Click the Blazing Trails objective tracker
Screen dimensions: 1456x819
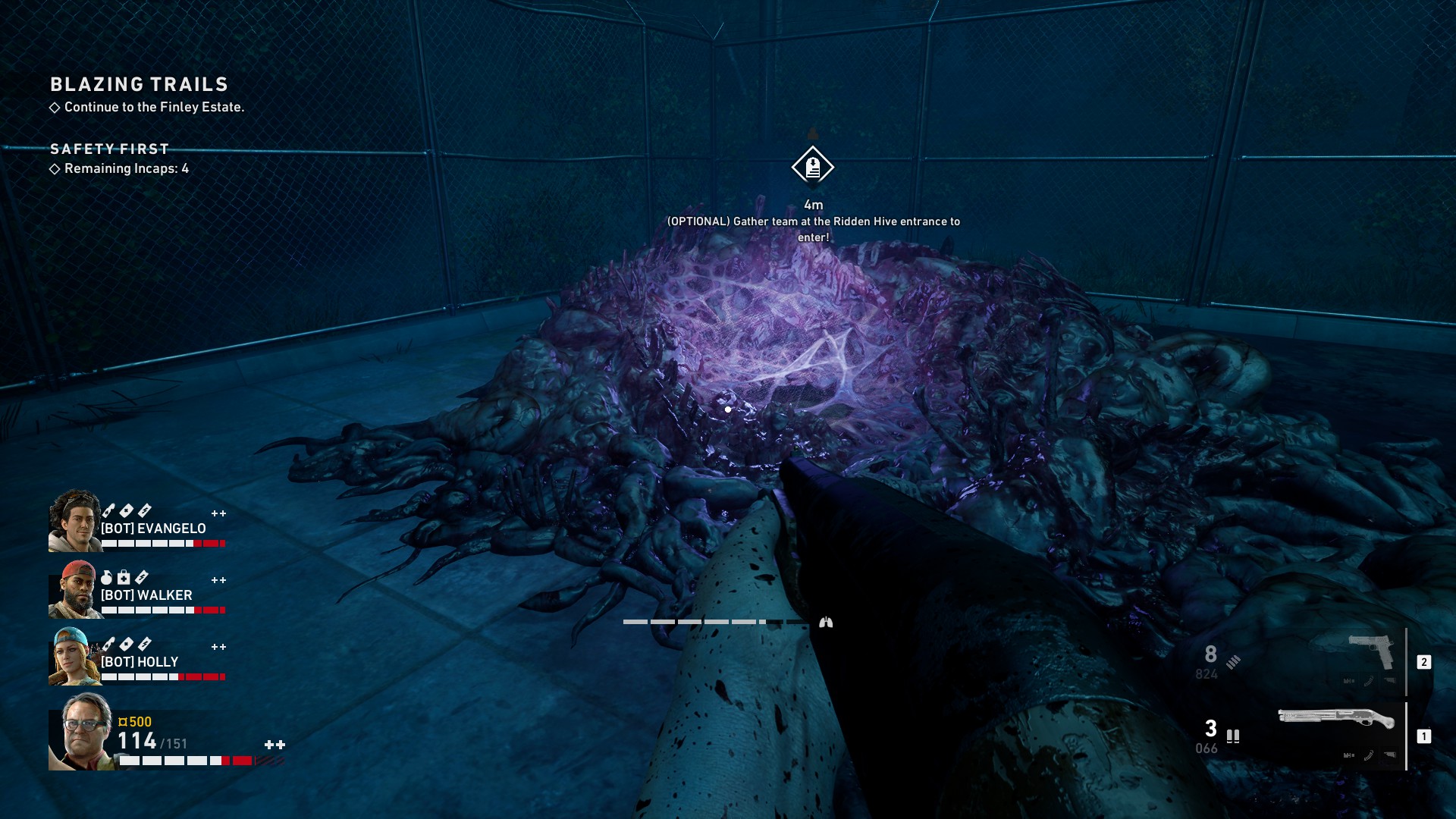[x=140, y=85]
